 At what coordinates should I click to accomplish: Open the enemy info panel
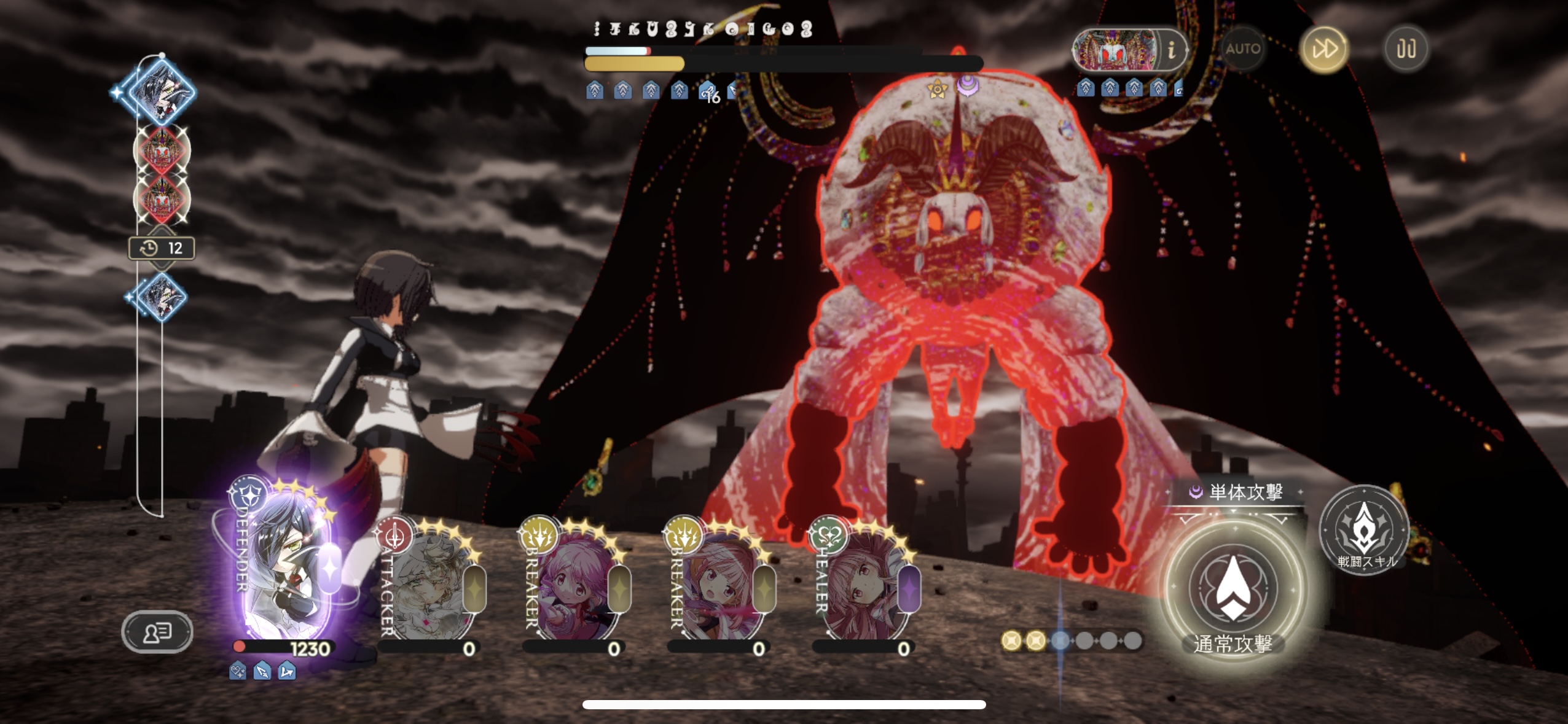pyautogui.click(x=1171, y=49)
